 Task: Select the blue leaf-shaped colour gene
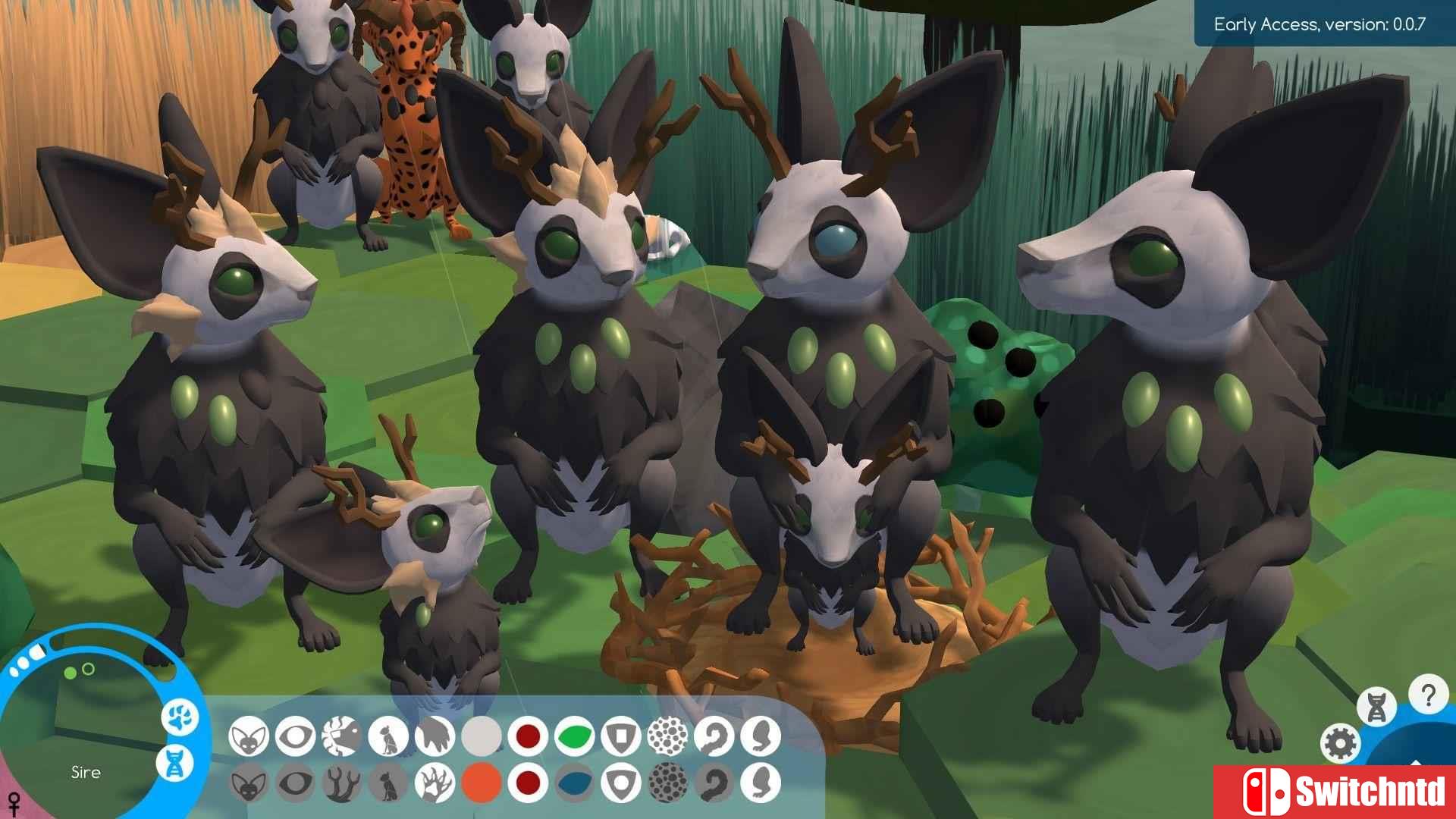coord(575,783)
